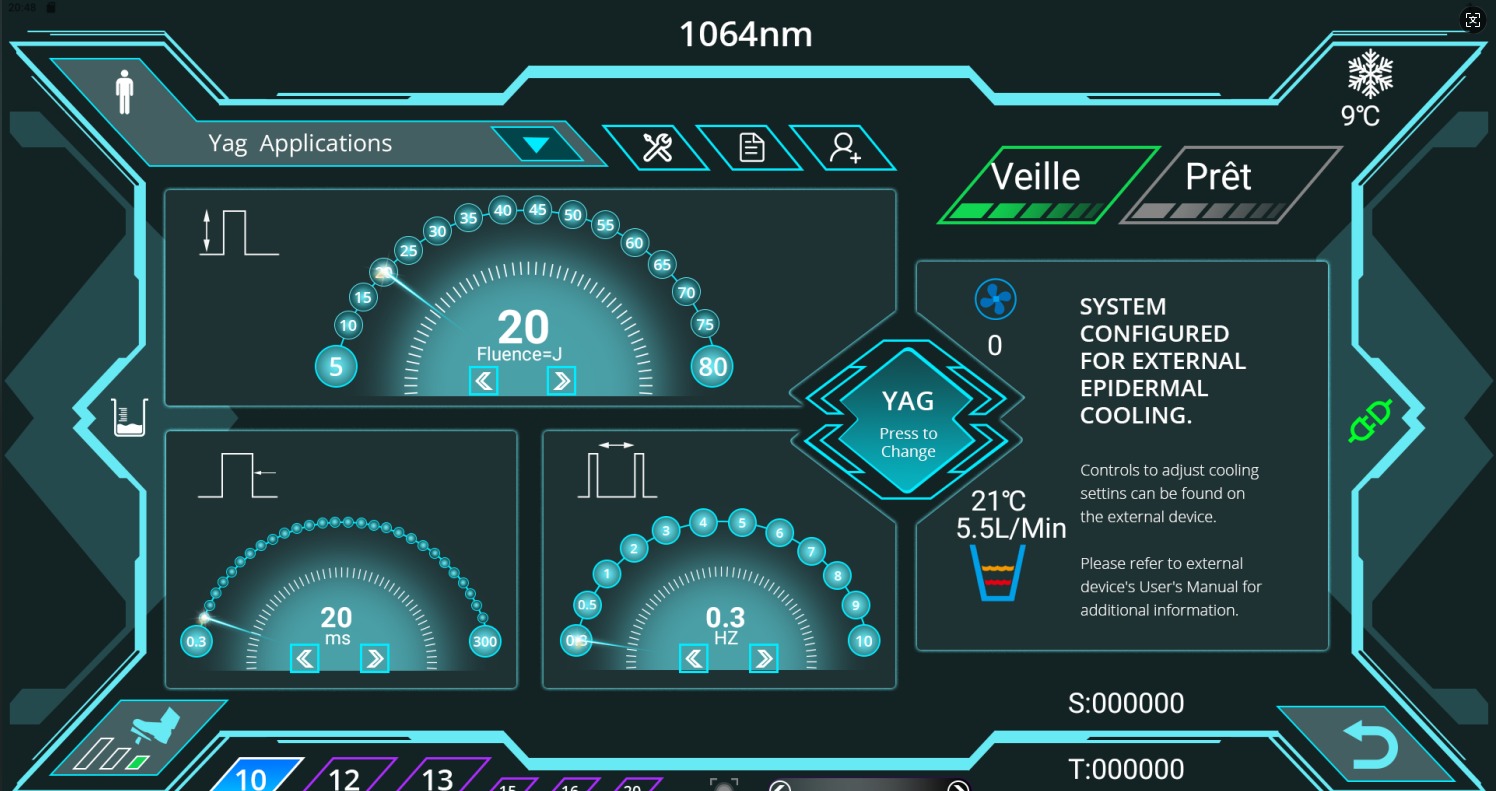Image resolution: width=1496 pixels, height=791 pixels.
Task: Increase pulse width in ms
Action: tap(374, 657)
